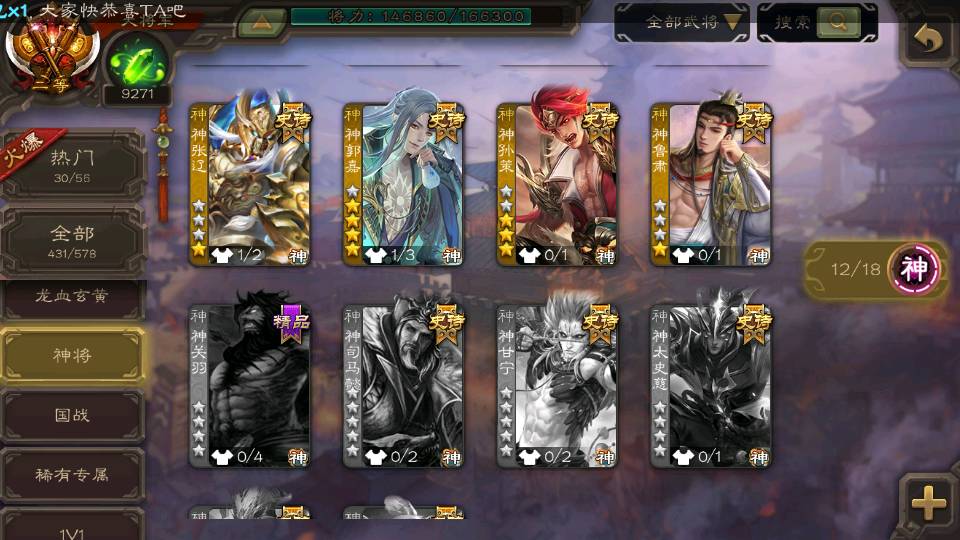This screenshot has width=960, height=540.
Task: Switch to the 全部 heroes tab
Action: coord(72,241)
